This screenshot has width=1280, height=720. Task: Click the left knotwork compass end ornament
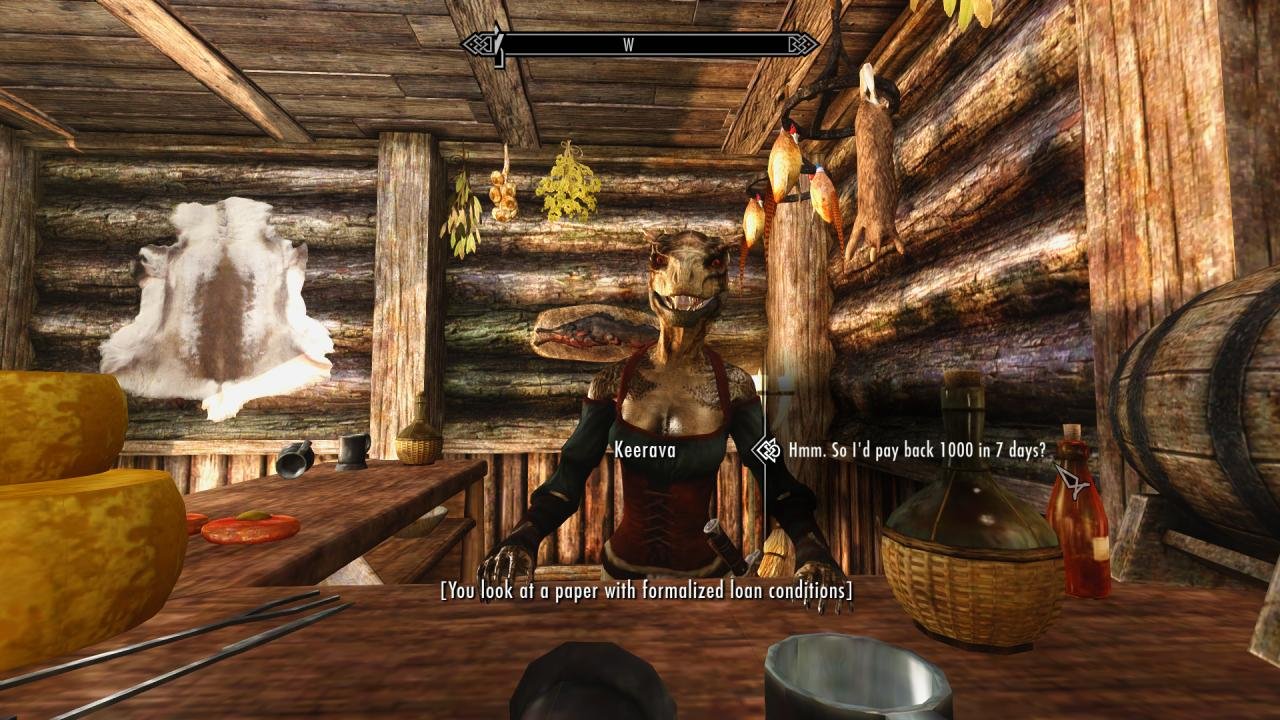point(478,42)
